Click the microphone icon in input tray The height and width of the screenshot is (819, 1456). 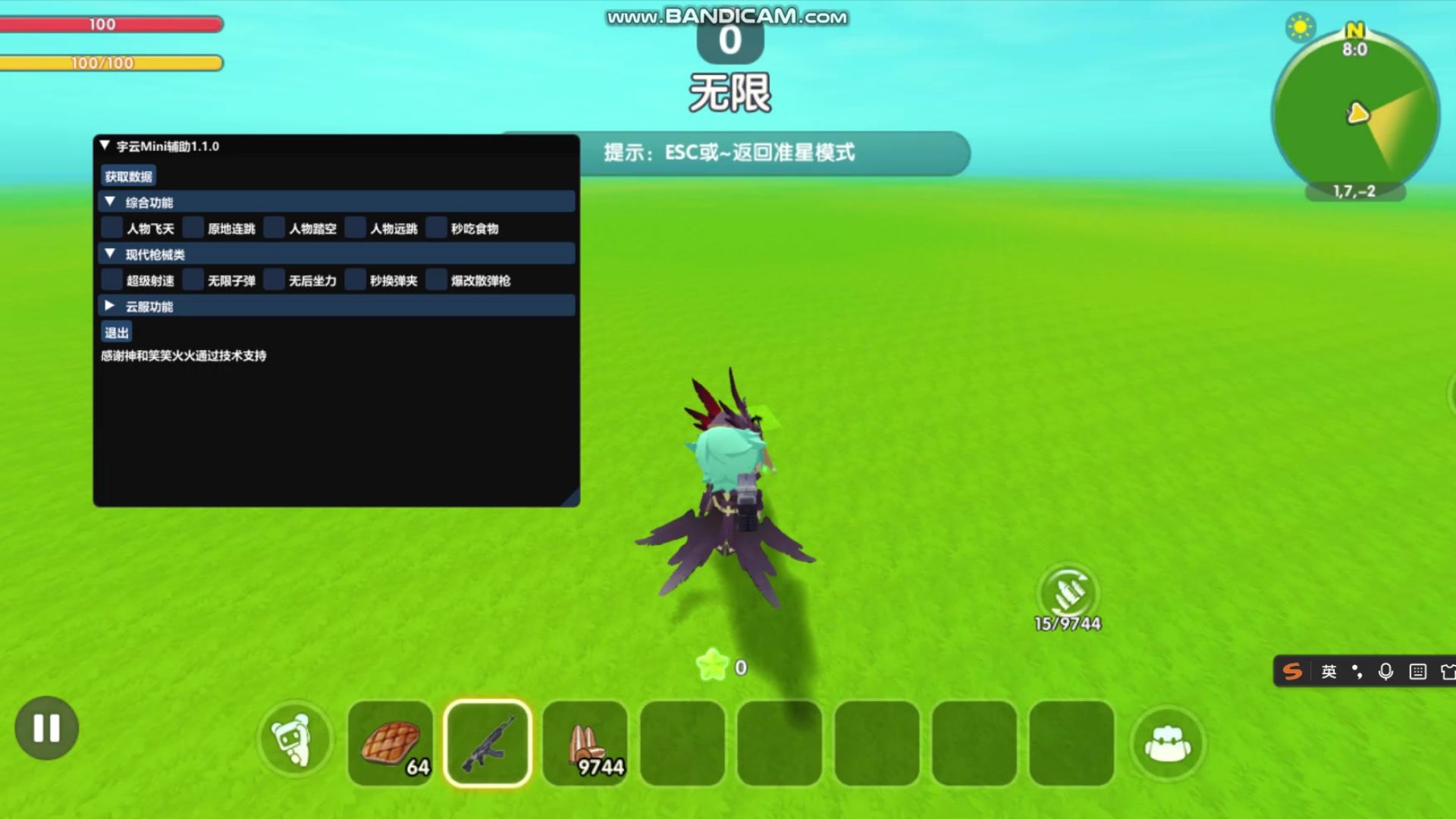(1385, 672)
